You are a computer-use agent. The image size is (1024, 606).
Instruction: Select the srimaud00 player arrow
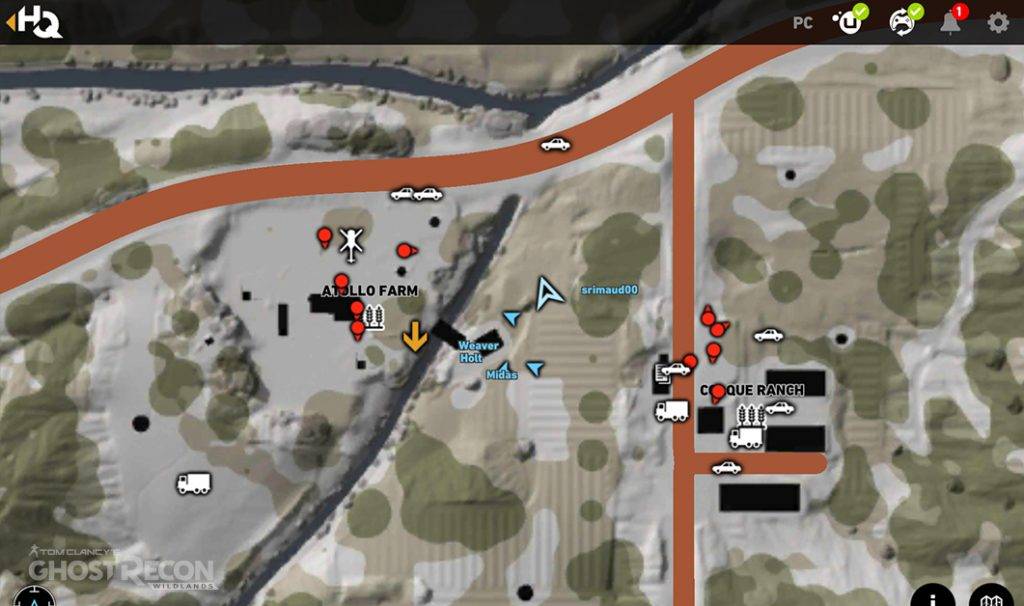pyautogui.click(x=548, y=292)
